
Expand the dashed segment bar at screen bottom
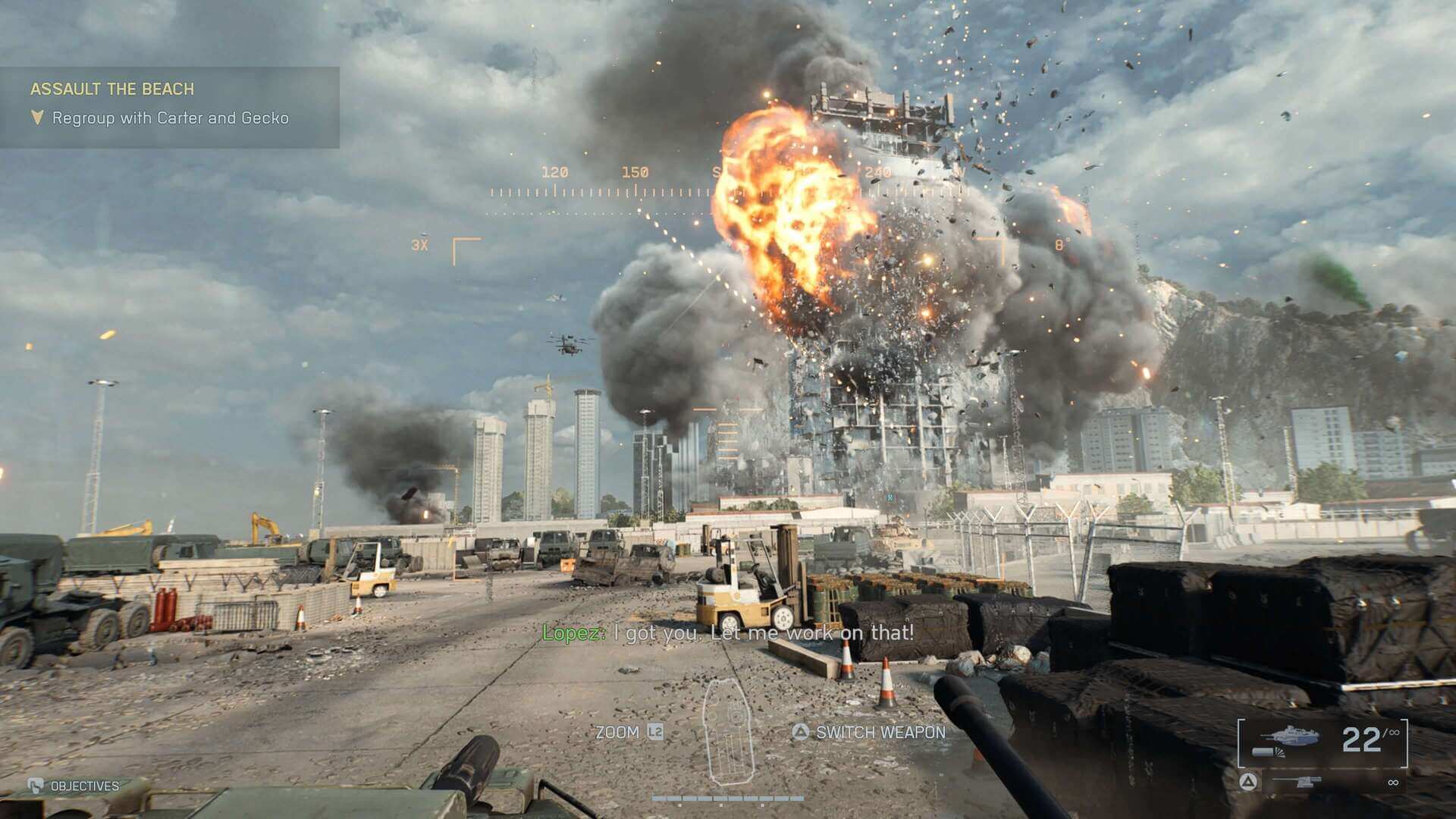tap(728, 799)
